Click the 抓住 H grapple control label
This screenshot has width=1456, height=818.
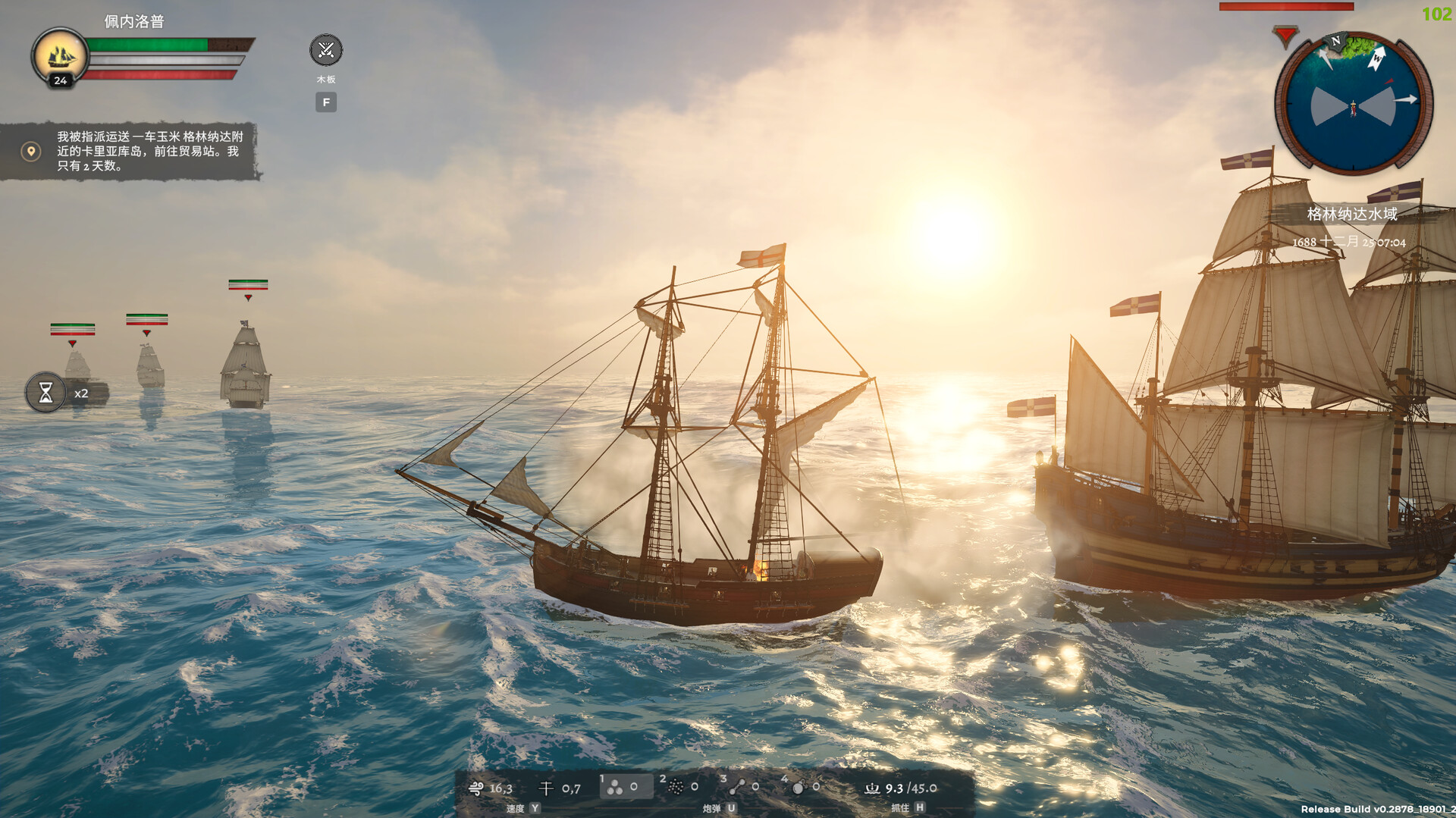[906, 808]
